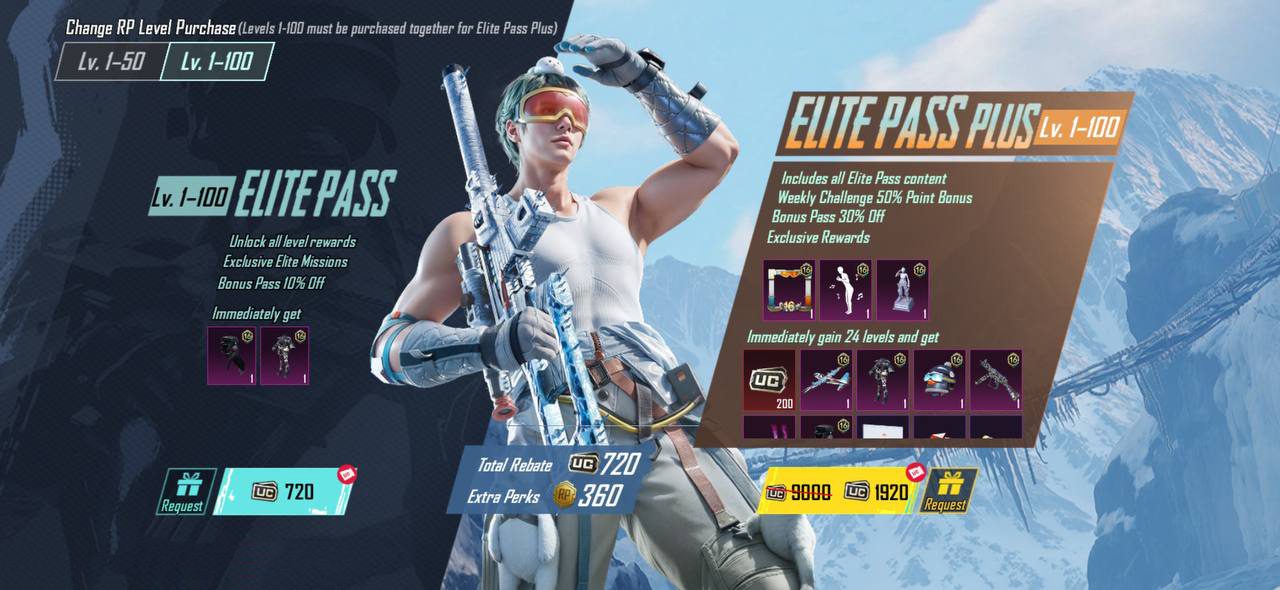Inspect the outfit set in Elite Pass rewards
The width and height of the screenshot is (1280, 590).
285,355
